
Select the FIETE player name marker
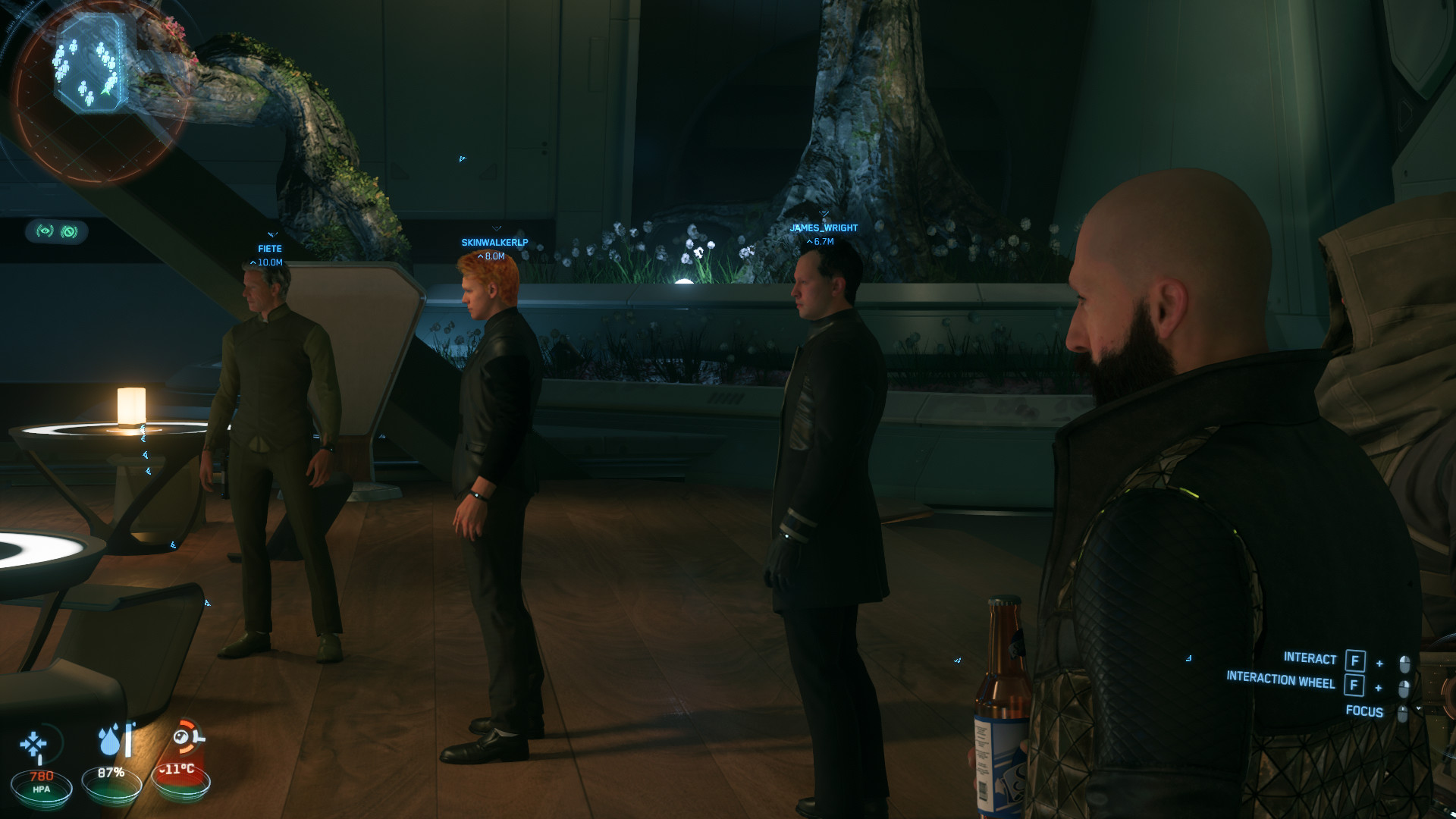(x=269, y=249)
